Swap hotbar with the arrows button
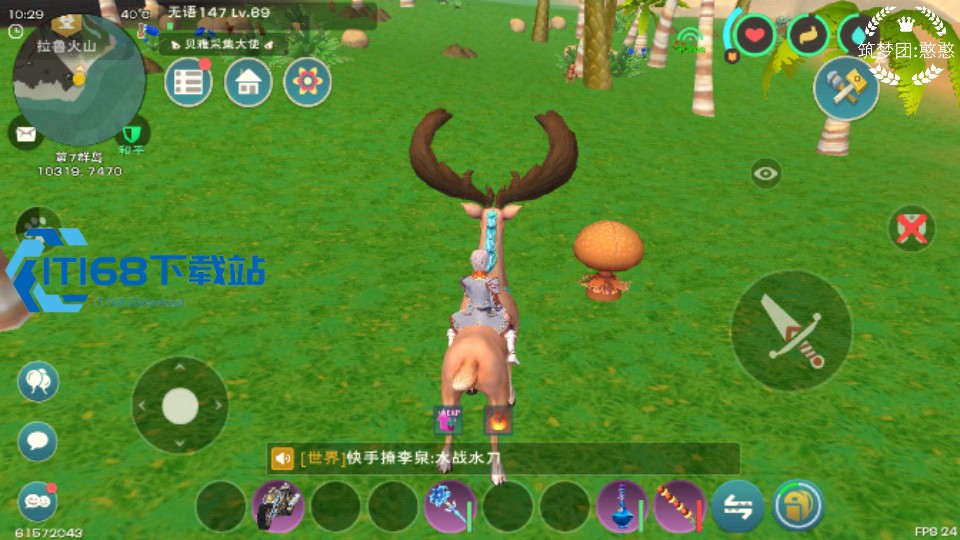 coord(738,506)
